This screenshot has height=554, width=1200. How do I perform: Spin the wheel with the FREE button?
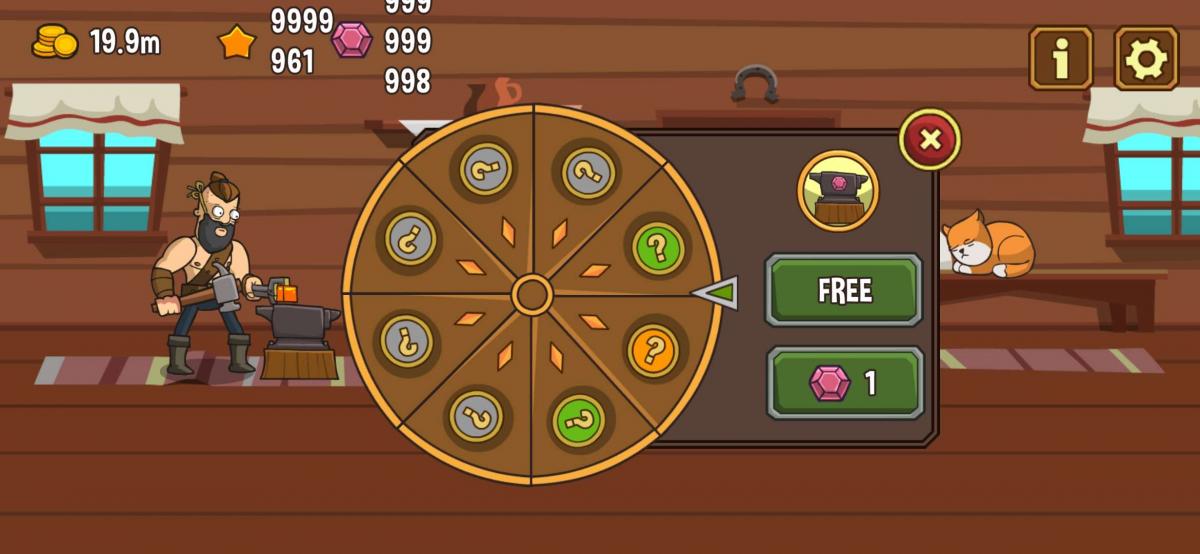[844, 290]
